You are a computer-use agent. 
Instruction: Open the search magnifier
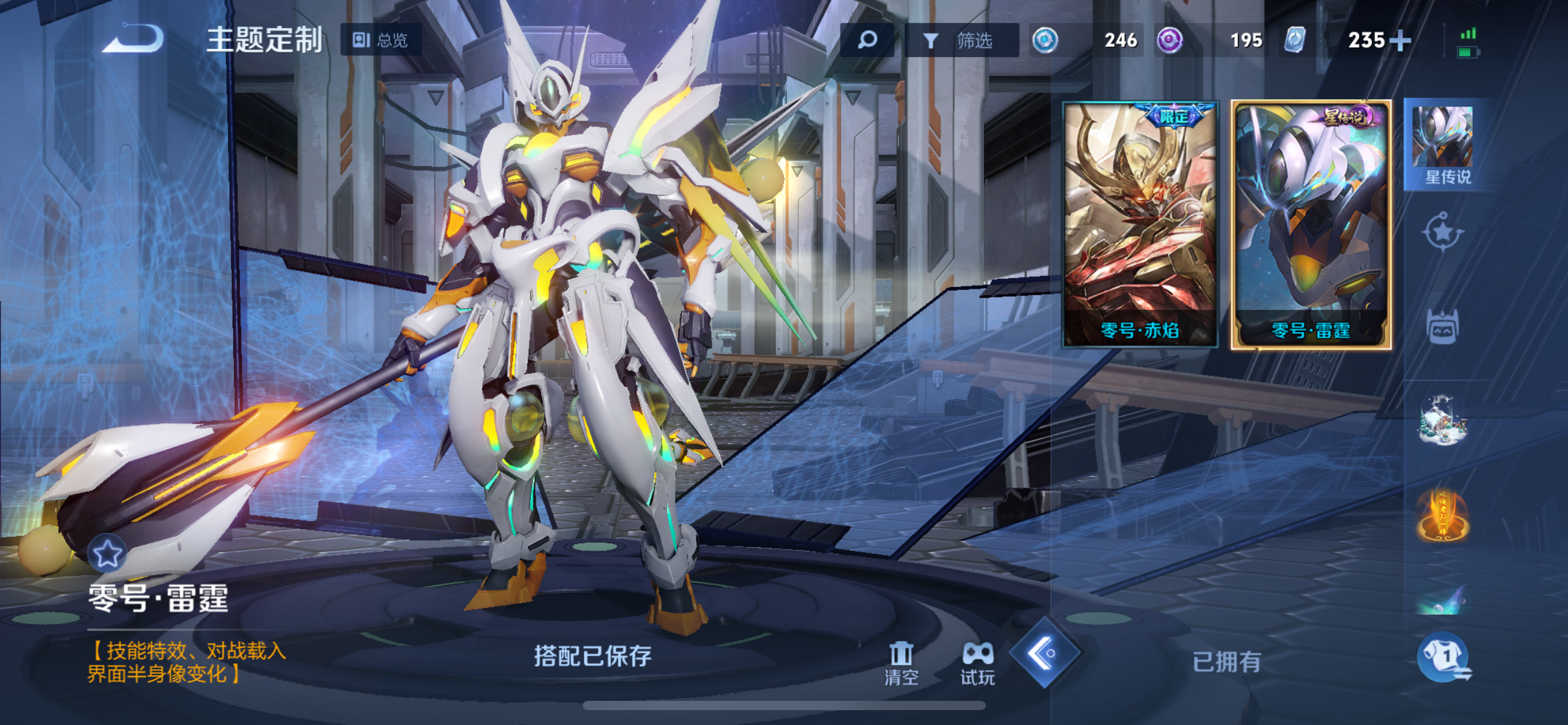867,40
